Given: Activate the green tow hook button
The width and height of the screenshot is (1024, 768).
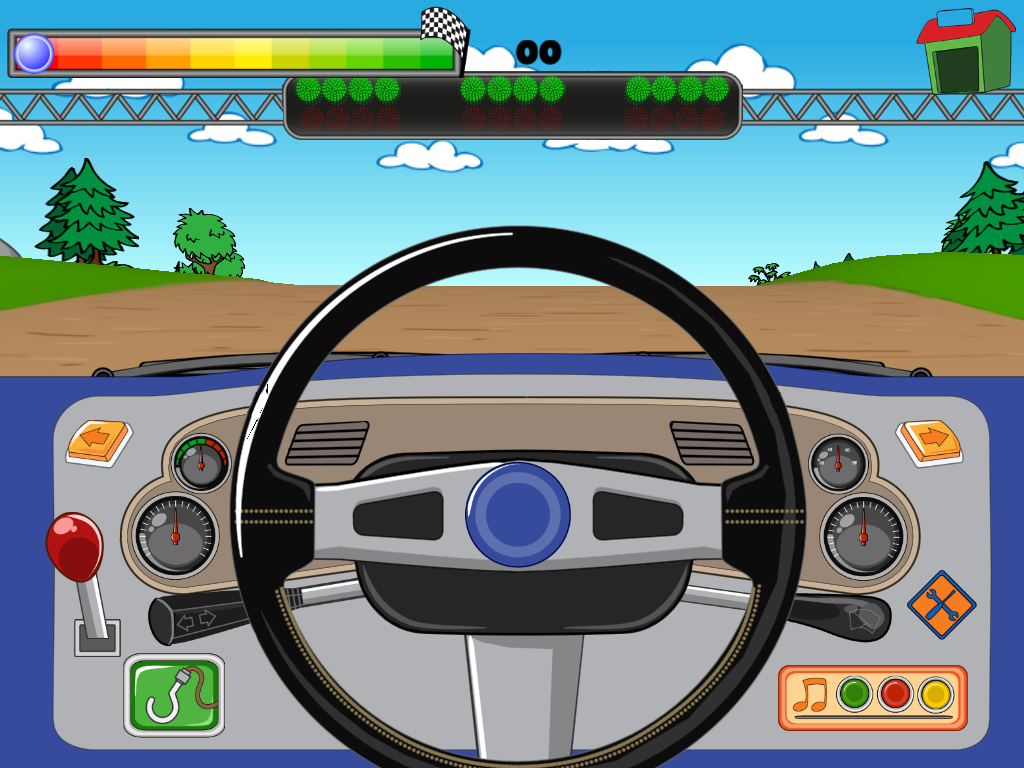Looking at the screenshot, I should point(174,694).
